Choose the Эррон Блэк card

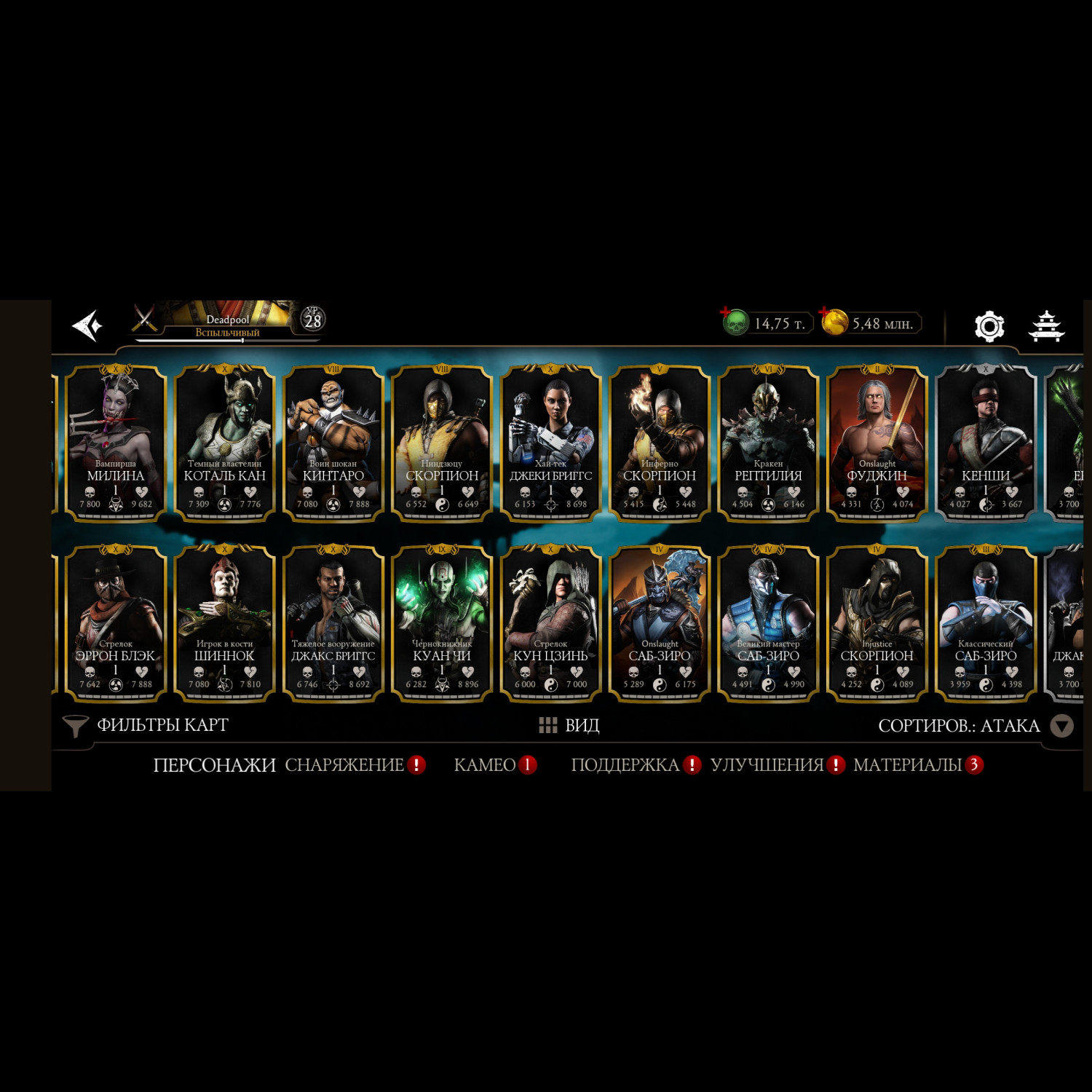pos(116,623)
